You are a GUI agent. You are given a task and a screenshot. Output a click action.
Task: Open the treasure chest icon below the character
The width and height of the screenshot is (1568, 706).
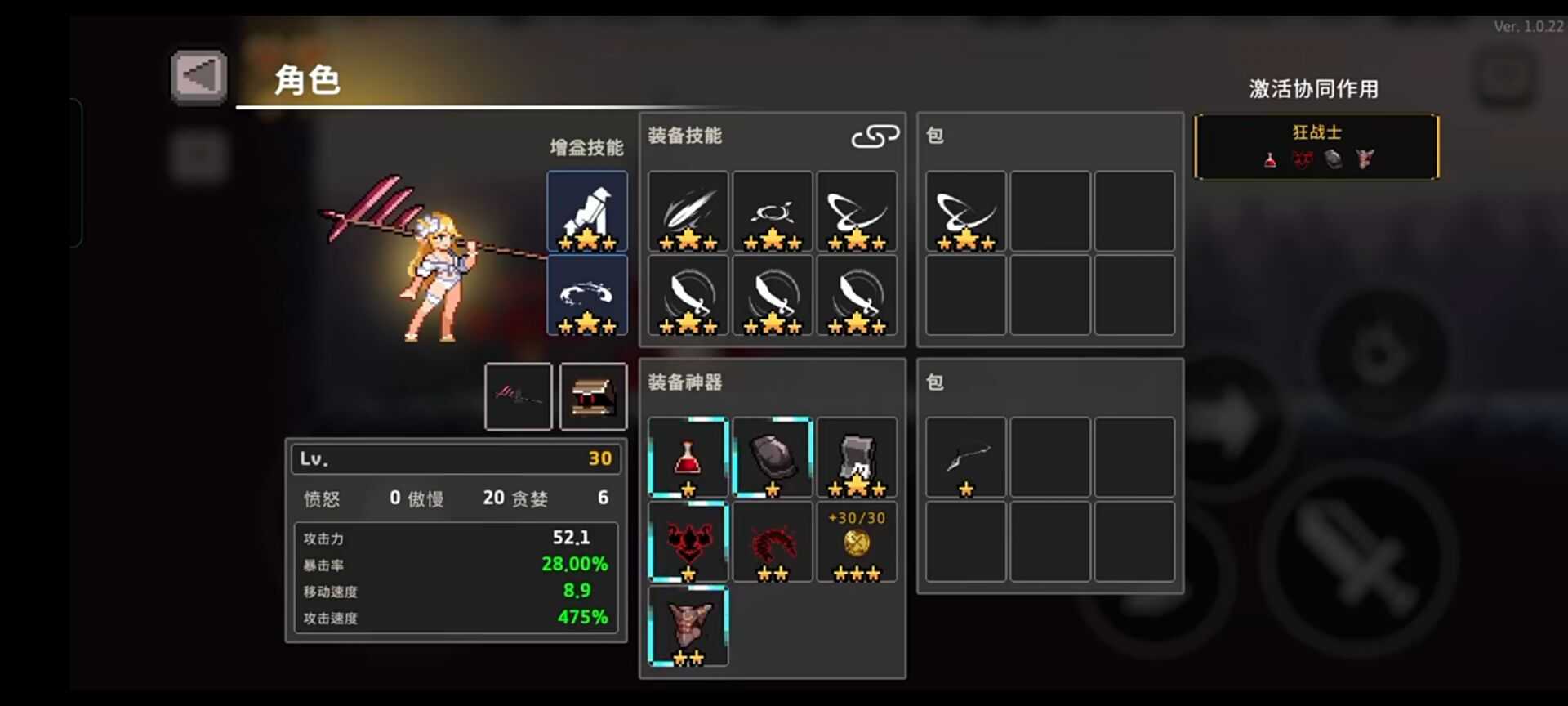coord(593,396)
